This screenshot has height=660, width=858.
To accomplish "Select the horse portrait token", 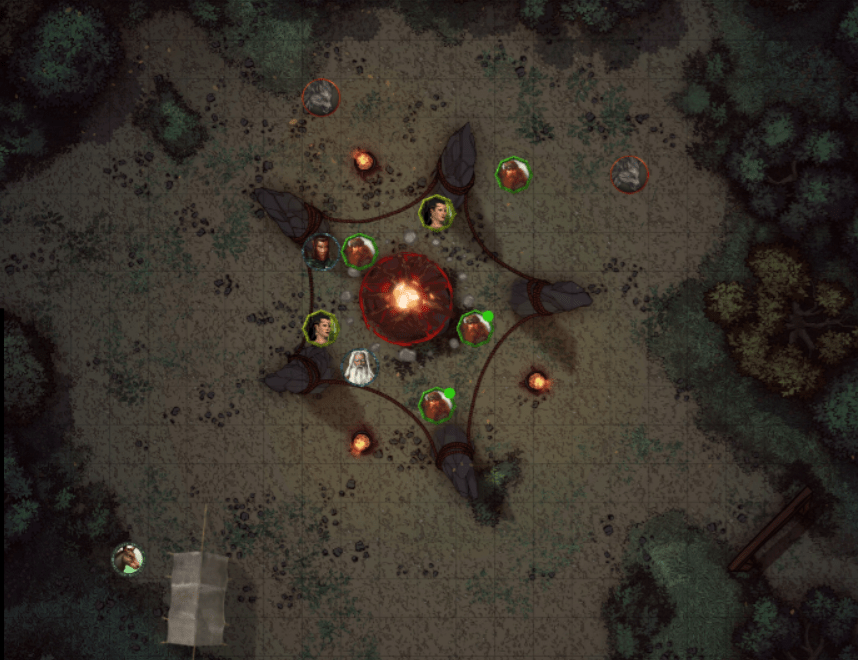I will click(127, 558).
